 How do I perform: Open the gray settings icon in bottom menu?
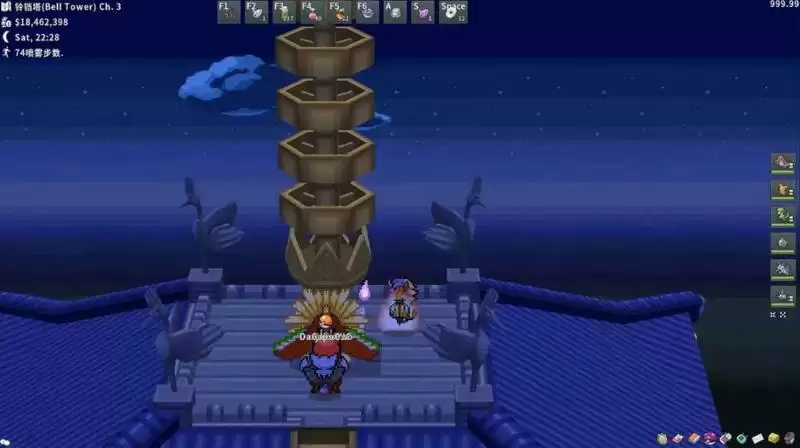[789, 438]
